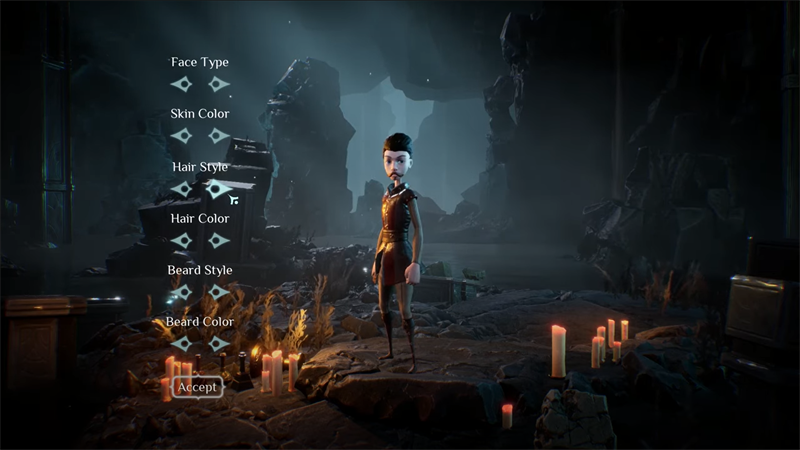
Task: Choose previous Hair Style
Action: (181, 188)
